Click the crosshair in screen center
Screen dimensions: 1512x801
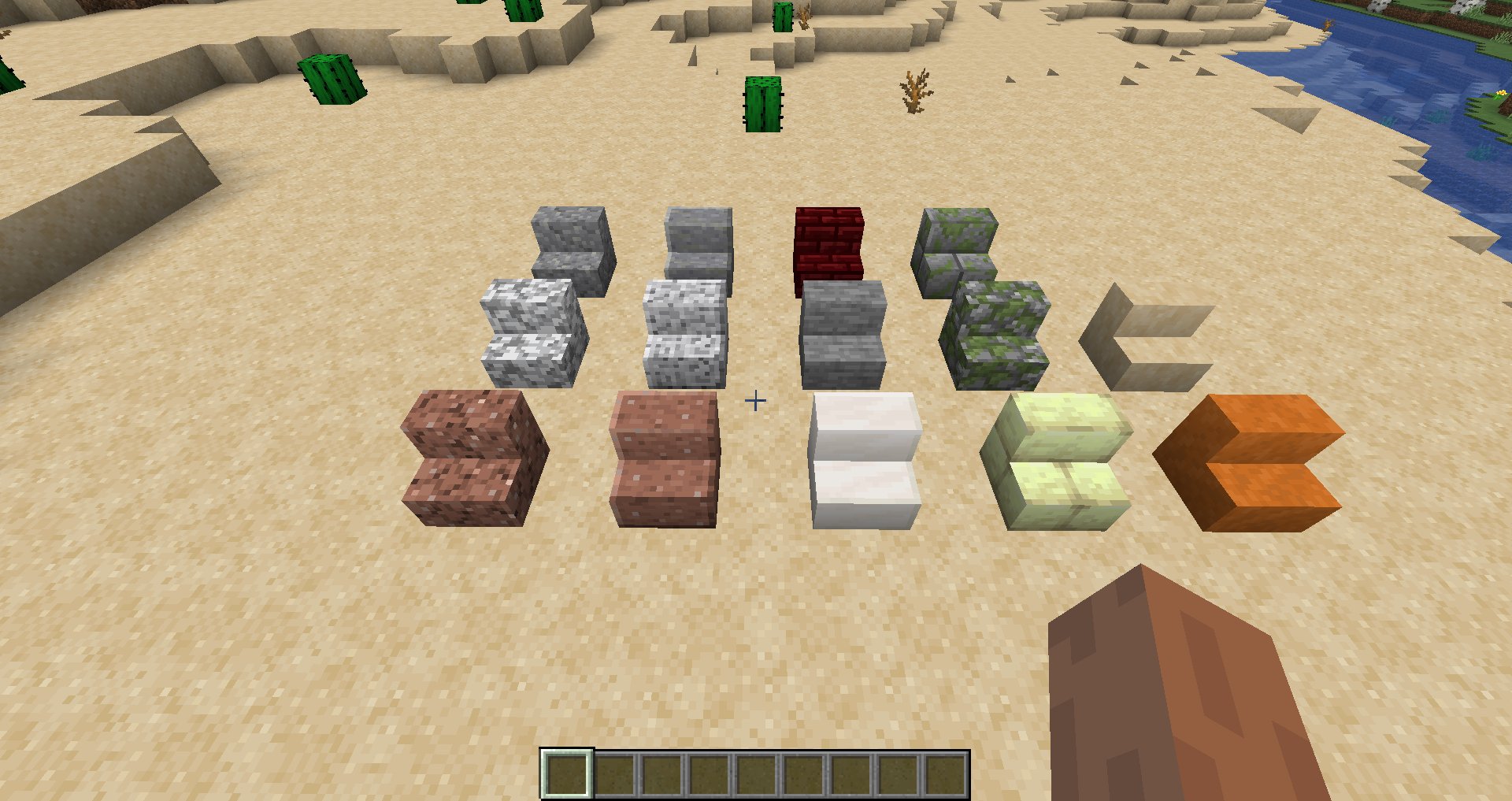click(756, 400)
